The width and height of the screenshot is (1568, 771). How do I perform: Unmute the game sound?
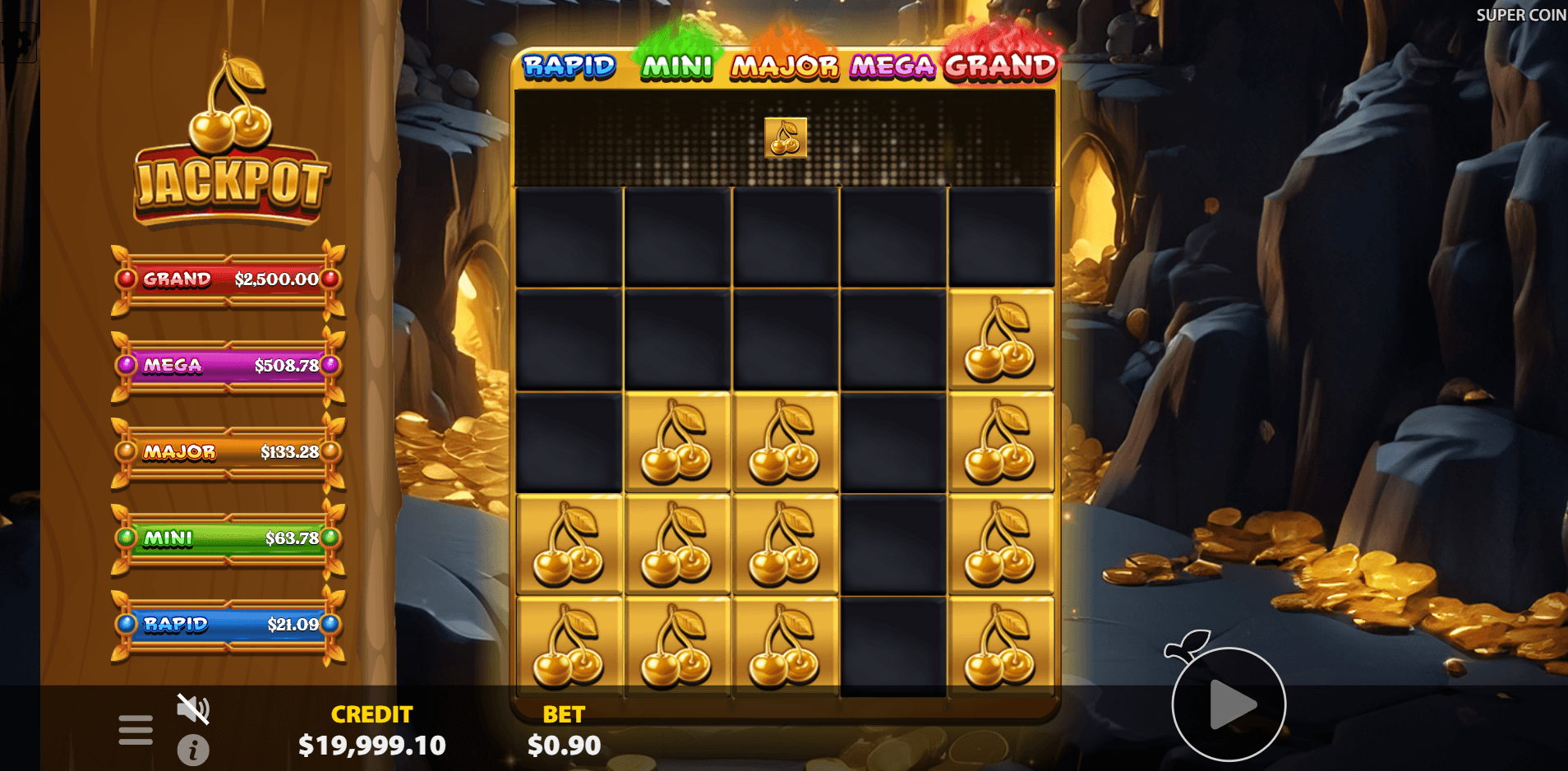[192, 709]
